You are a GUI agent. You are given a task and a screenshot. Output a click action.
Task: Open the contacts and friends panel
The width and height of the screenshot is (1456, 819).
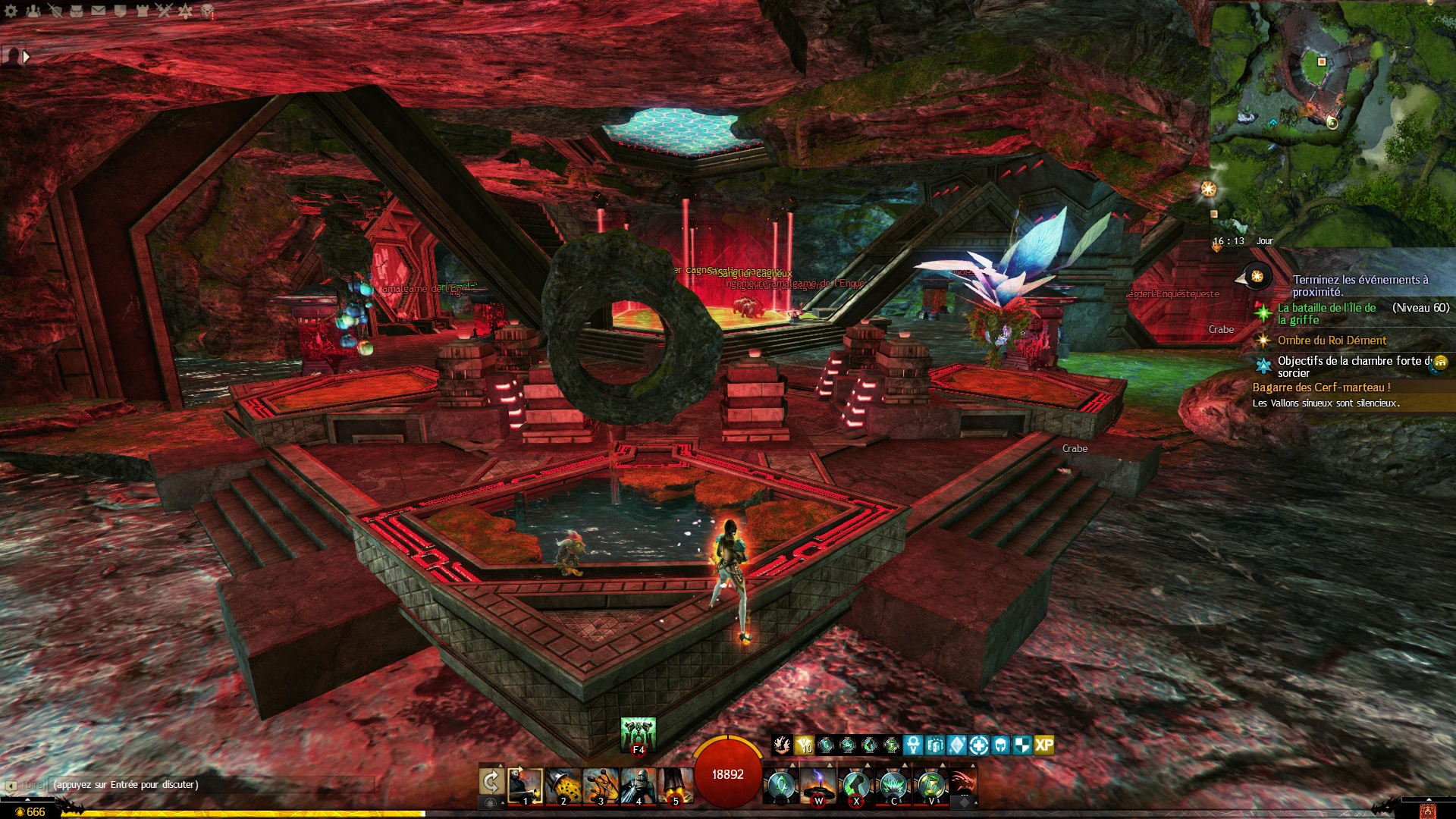click(33, 11)
